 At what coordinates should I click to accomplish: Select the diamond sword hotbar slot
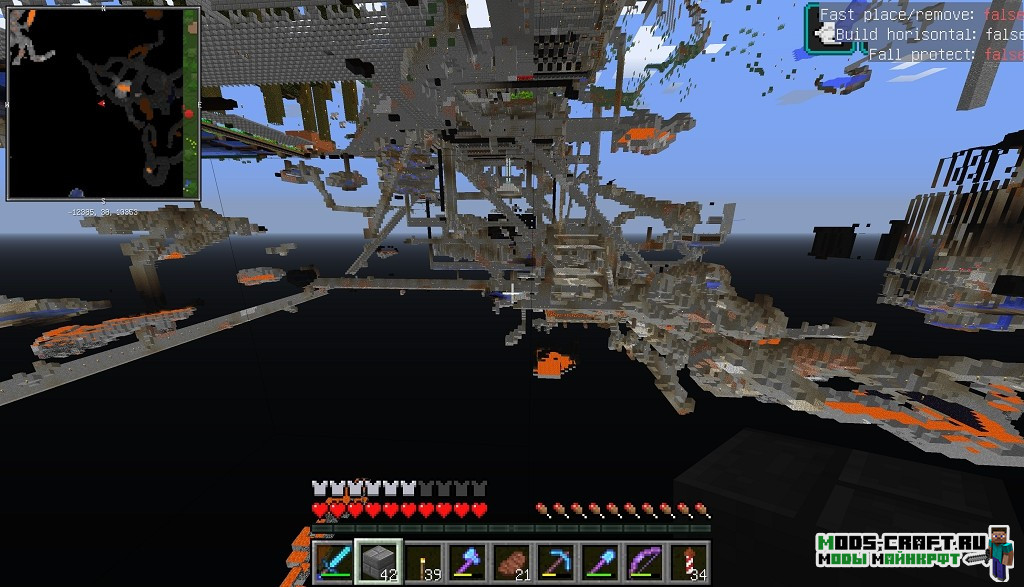(x=332, y=560)
